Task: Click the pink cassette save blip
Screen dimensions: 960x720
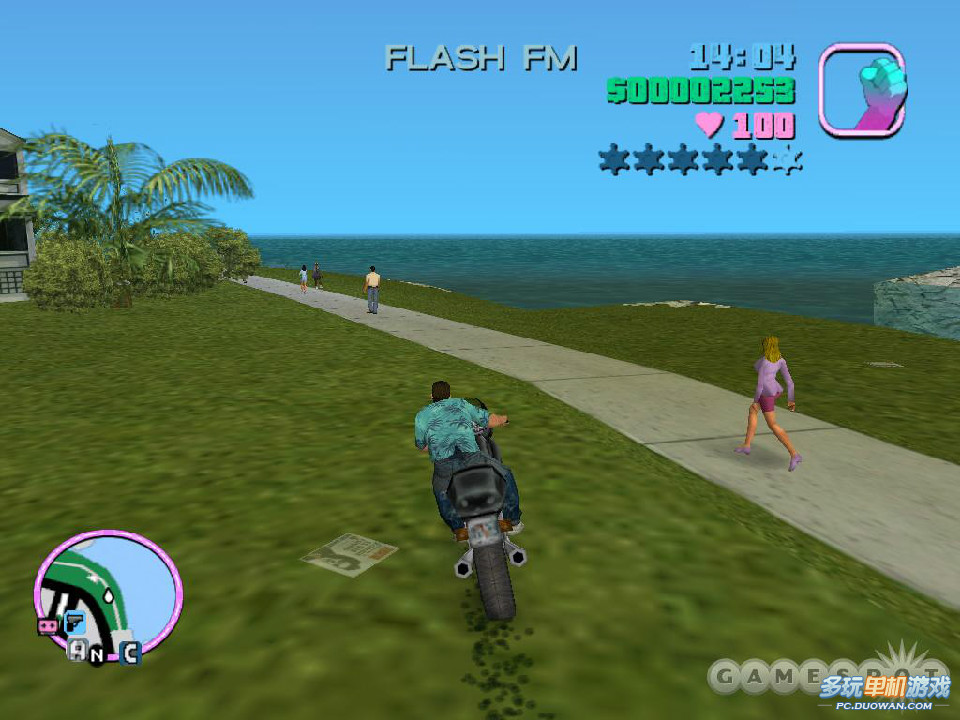Action: (46, 626)
